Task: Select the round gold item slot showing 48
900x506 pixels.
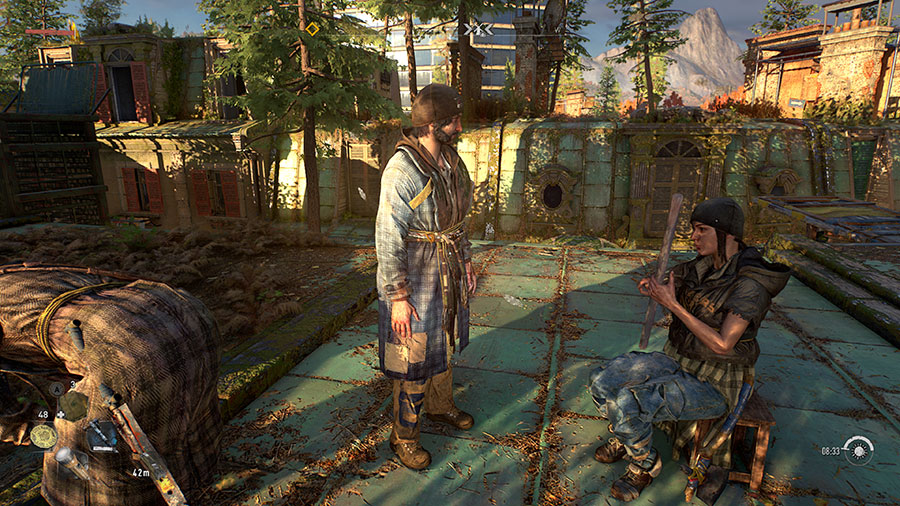Action: tap(43, 435)
